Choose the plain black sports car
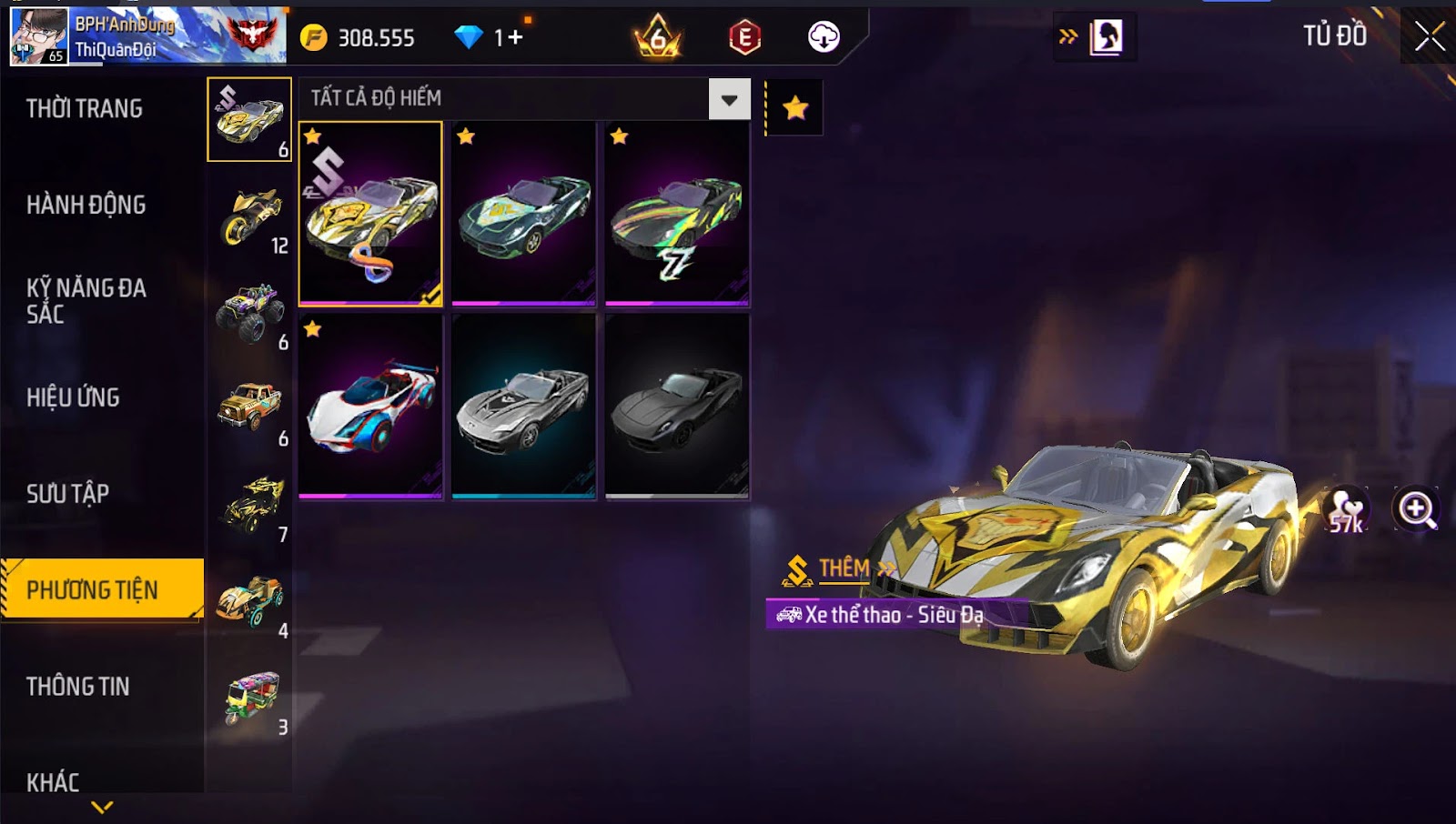The width and height of the screenshot is (1456, 824). [677, 407]
